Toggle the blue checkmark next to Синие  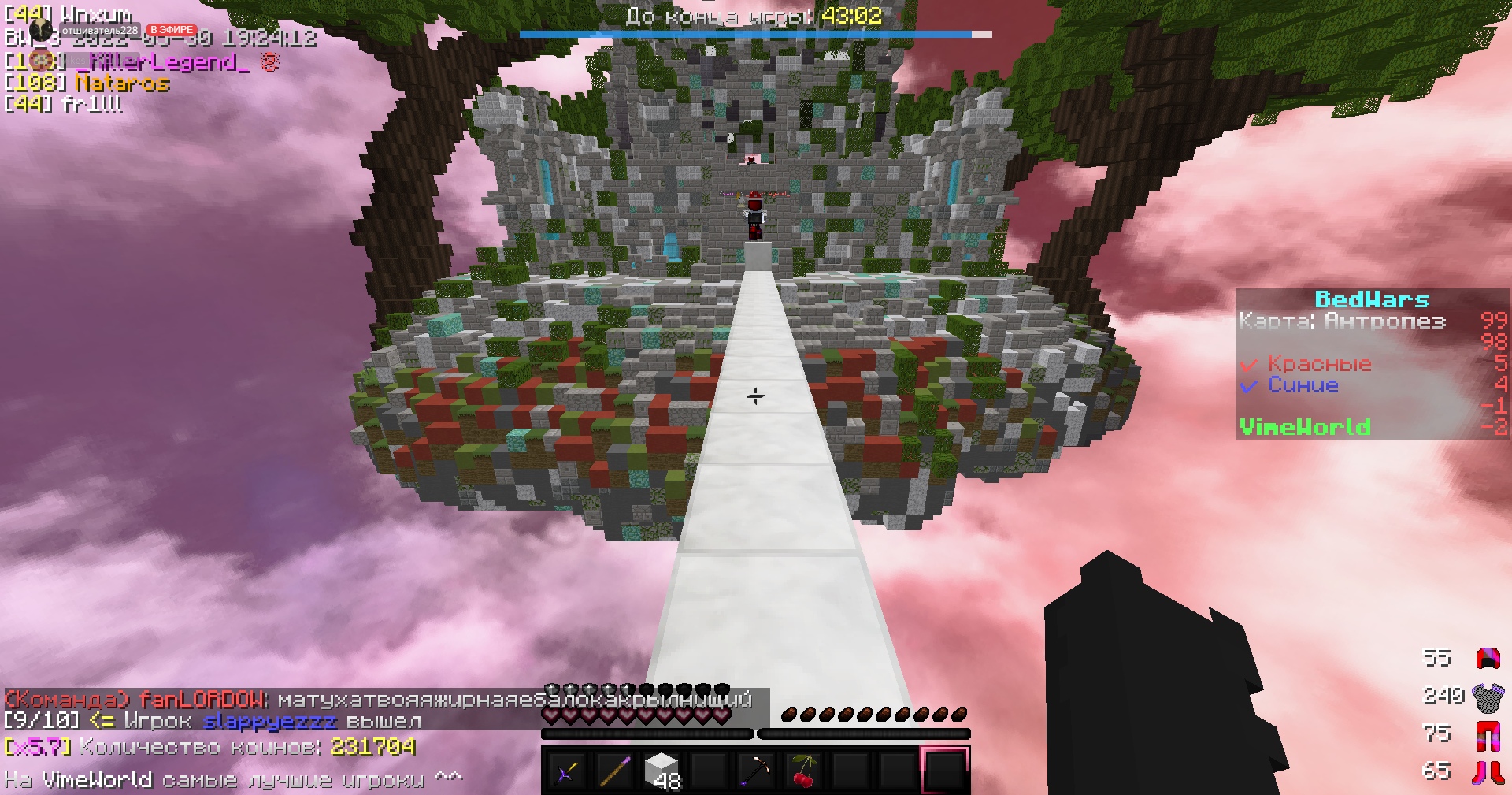pyautogui.click(x=1251, y=385)
